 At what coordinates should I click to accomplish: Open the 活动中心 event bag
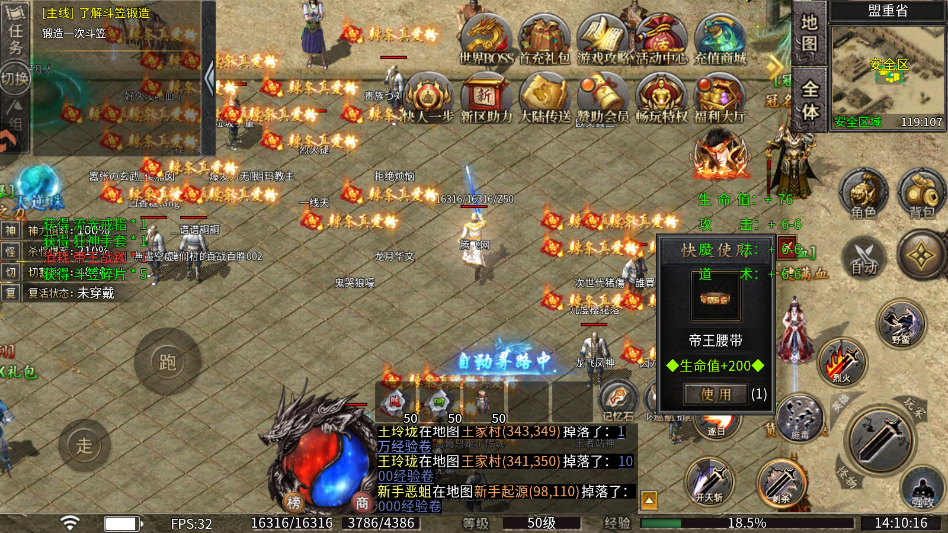(x=661, y=38)
